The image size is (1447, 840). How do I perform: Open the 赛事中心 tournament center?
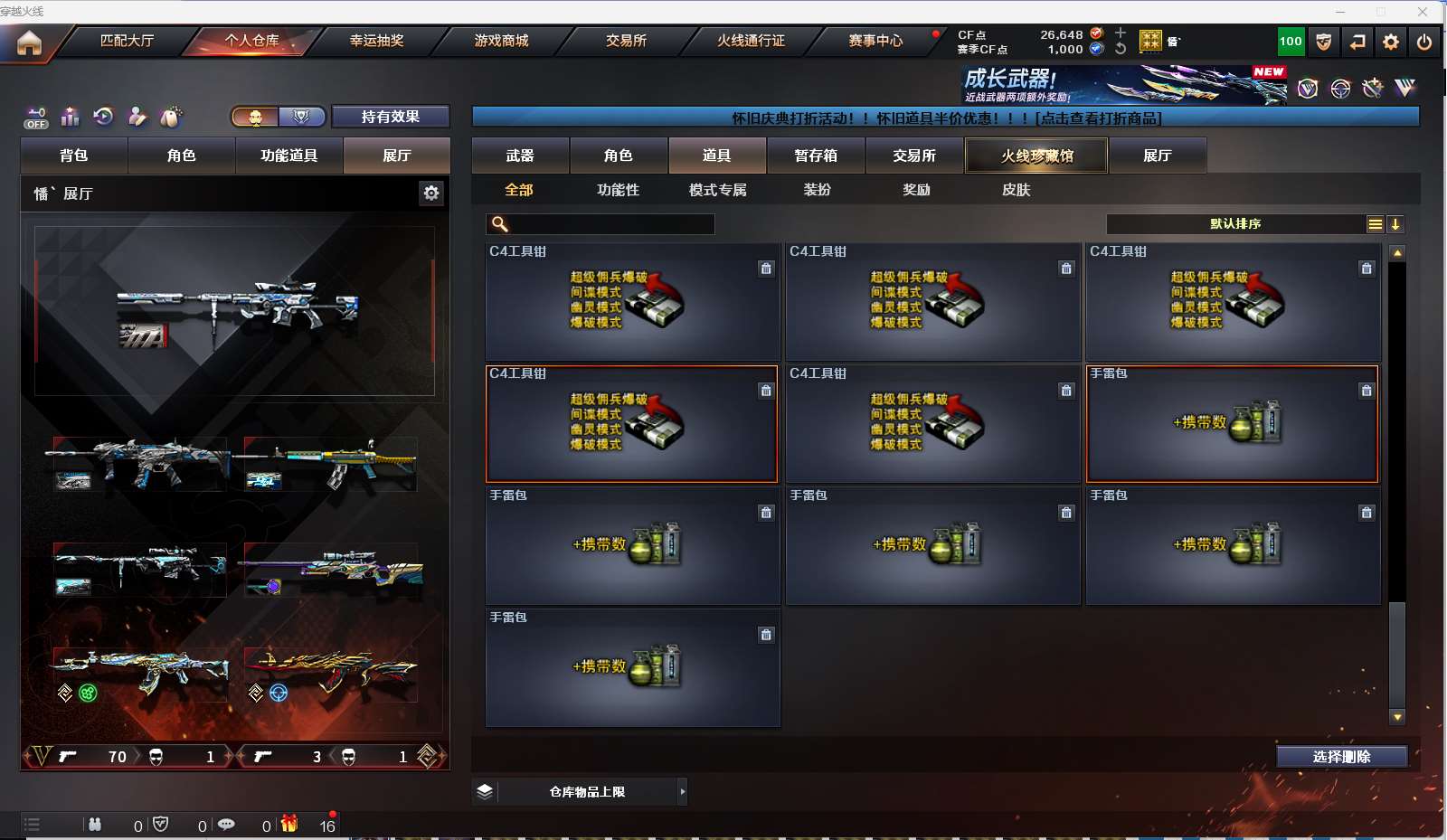click(x=875, y=41)
